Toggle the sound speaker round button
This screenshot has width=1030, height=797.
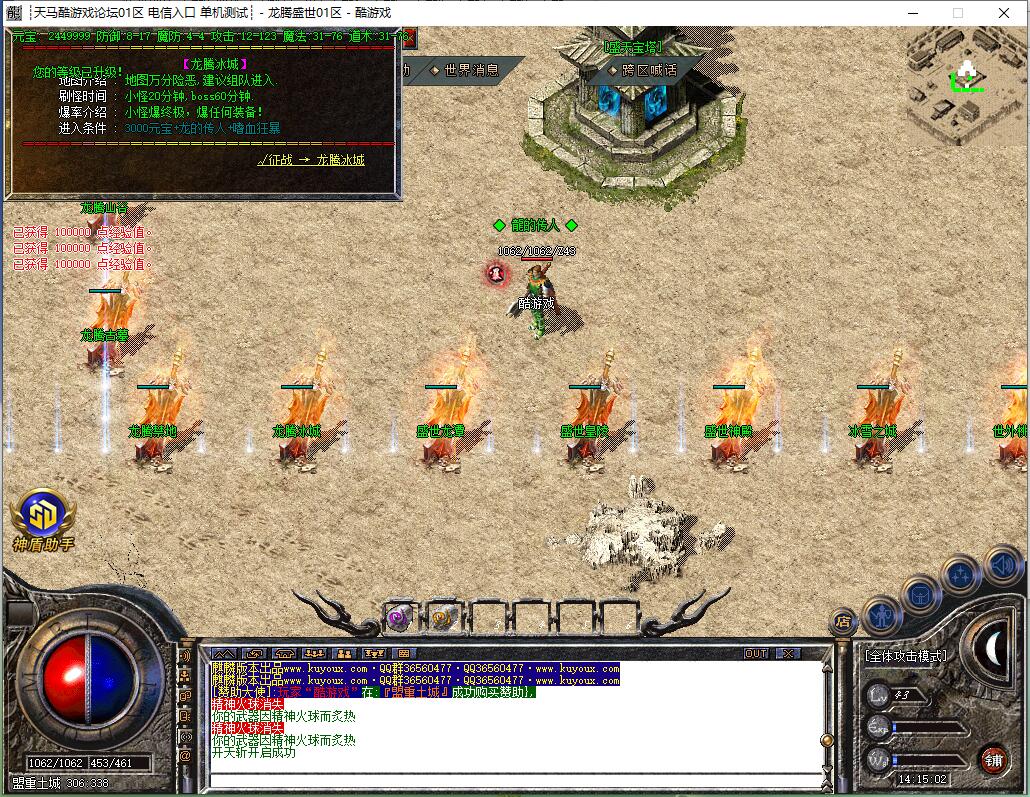(1003, 565)
